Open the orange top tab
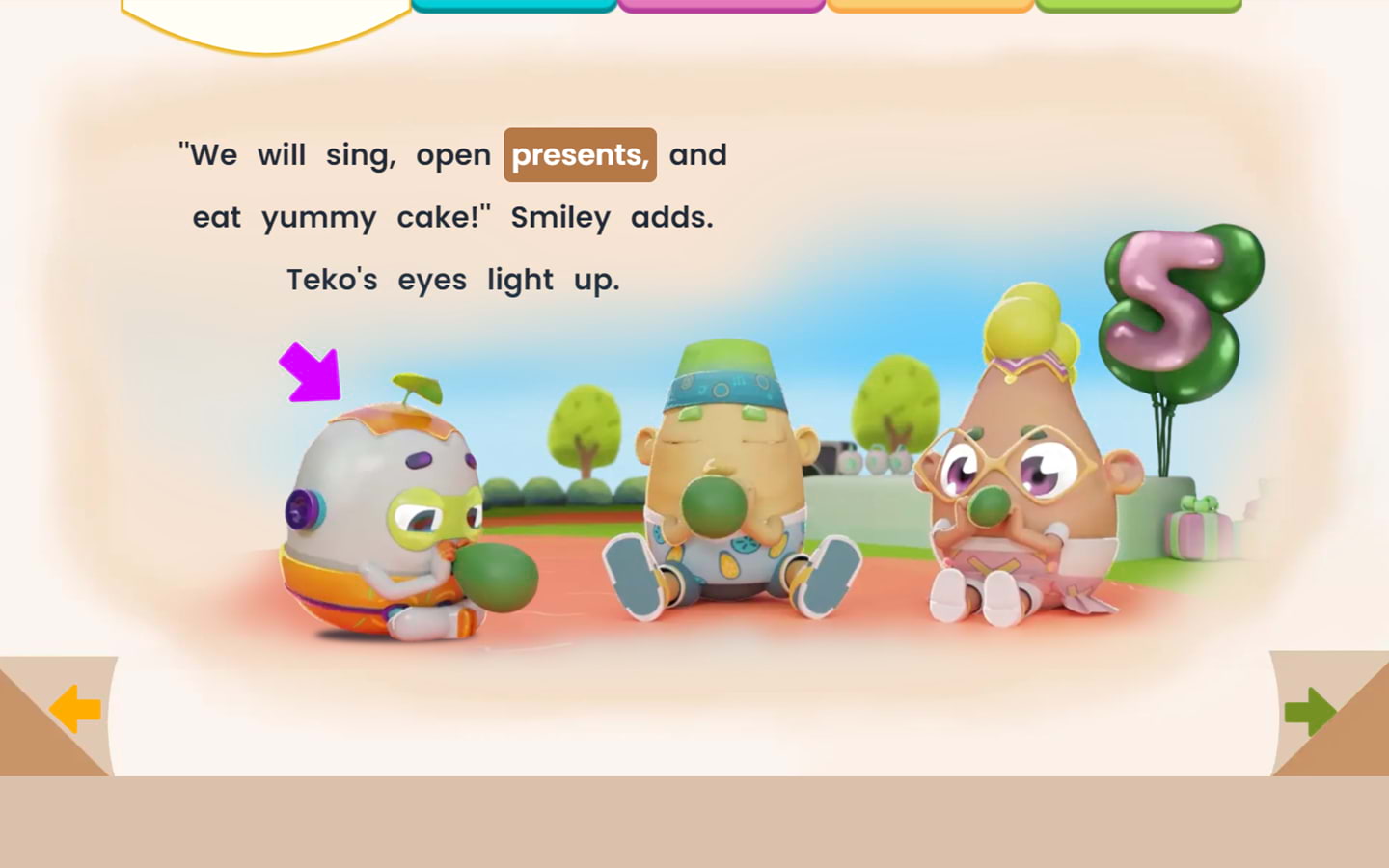 [930, 6]
